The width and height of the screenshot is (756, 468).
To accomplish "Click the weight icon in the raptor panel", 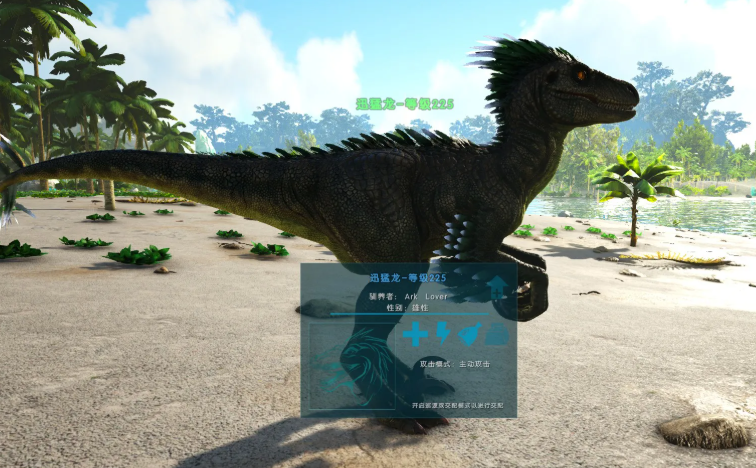I will [497, 334].
